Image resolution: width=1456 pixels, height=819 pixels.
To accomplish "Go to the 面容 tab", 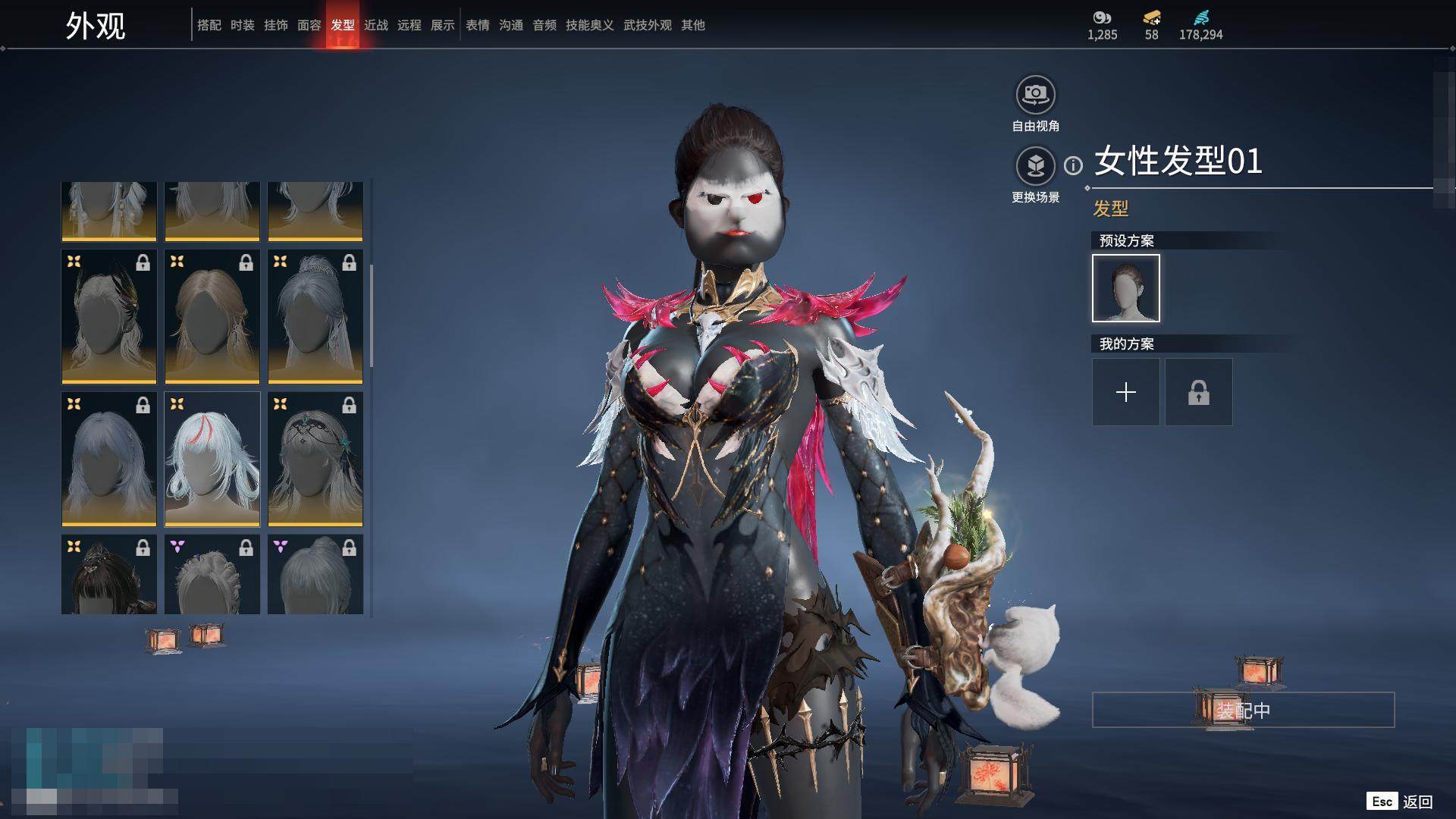I will coord(309,25).
